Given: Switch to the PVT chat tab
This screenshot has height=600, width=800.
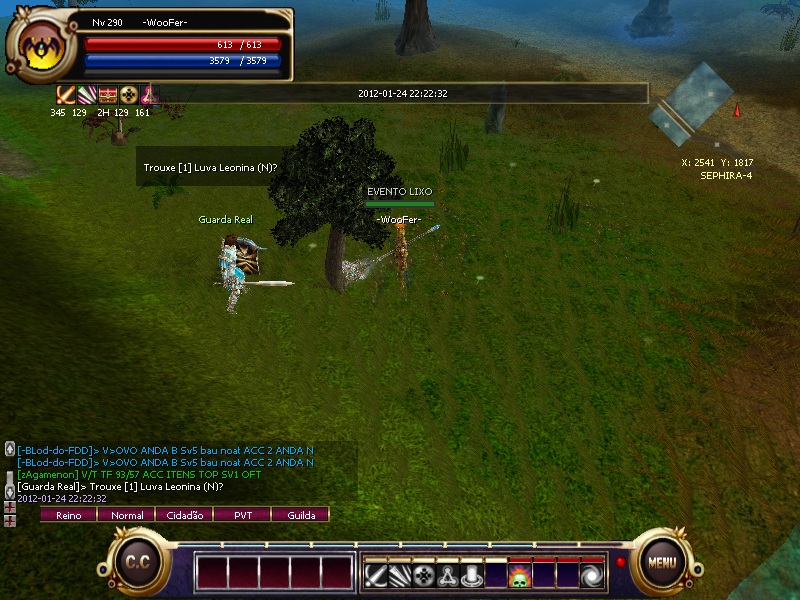Looking at the screenshot, I should click(243, 515).
